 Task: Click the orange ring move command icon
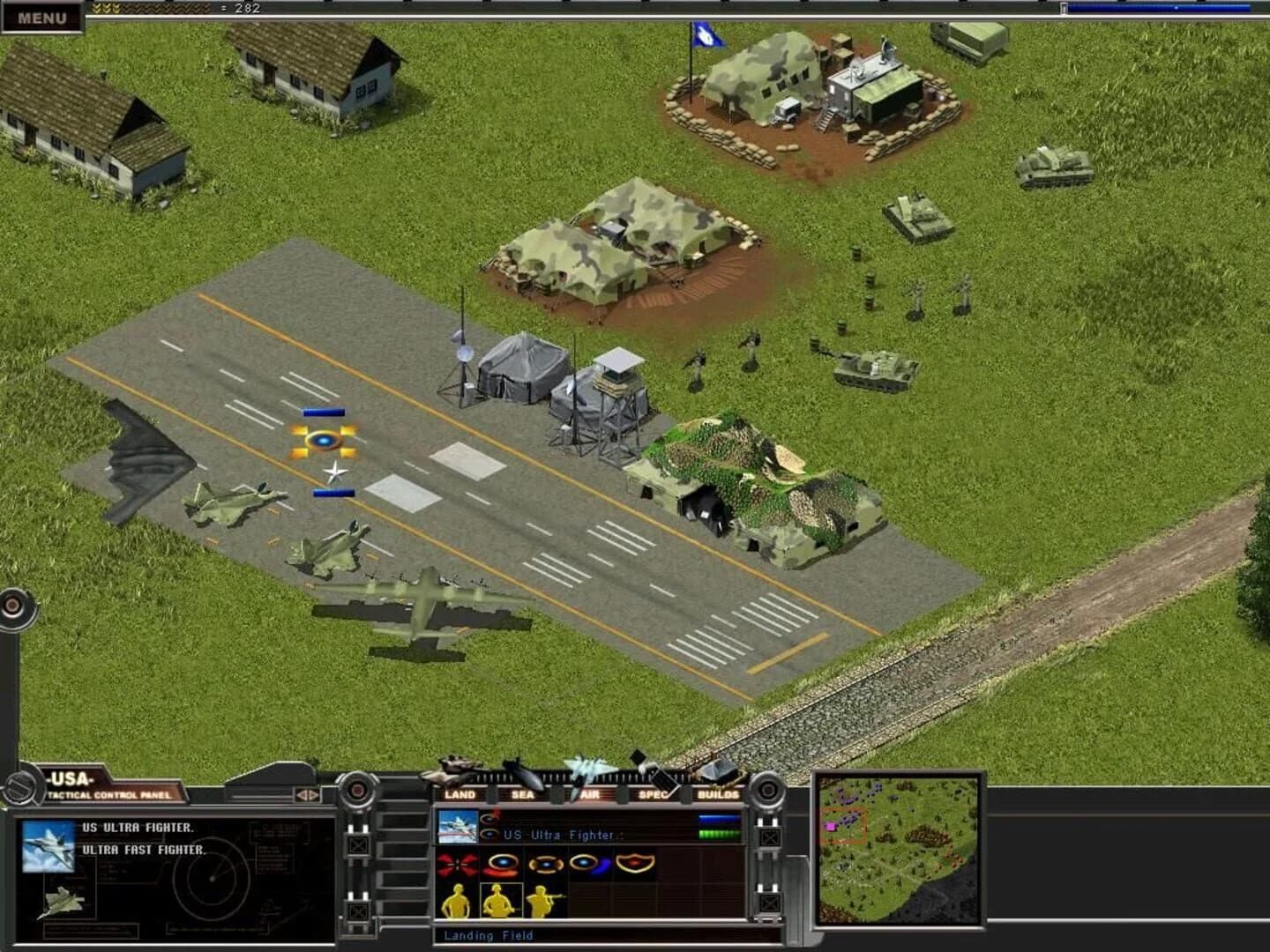[x=500, y=863]
